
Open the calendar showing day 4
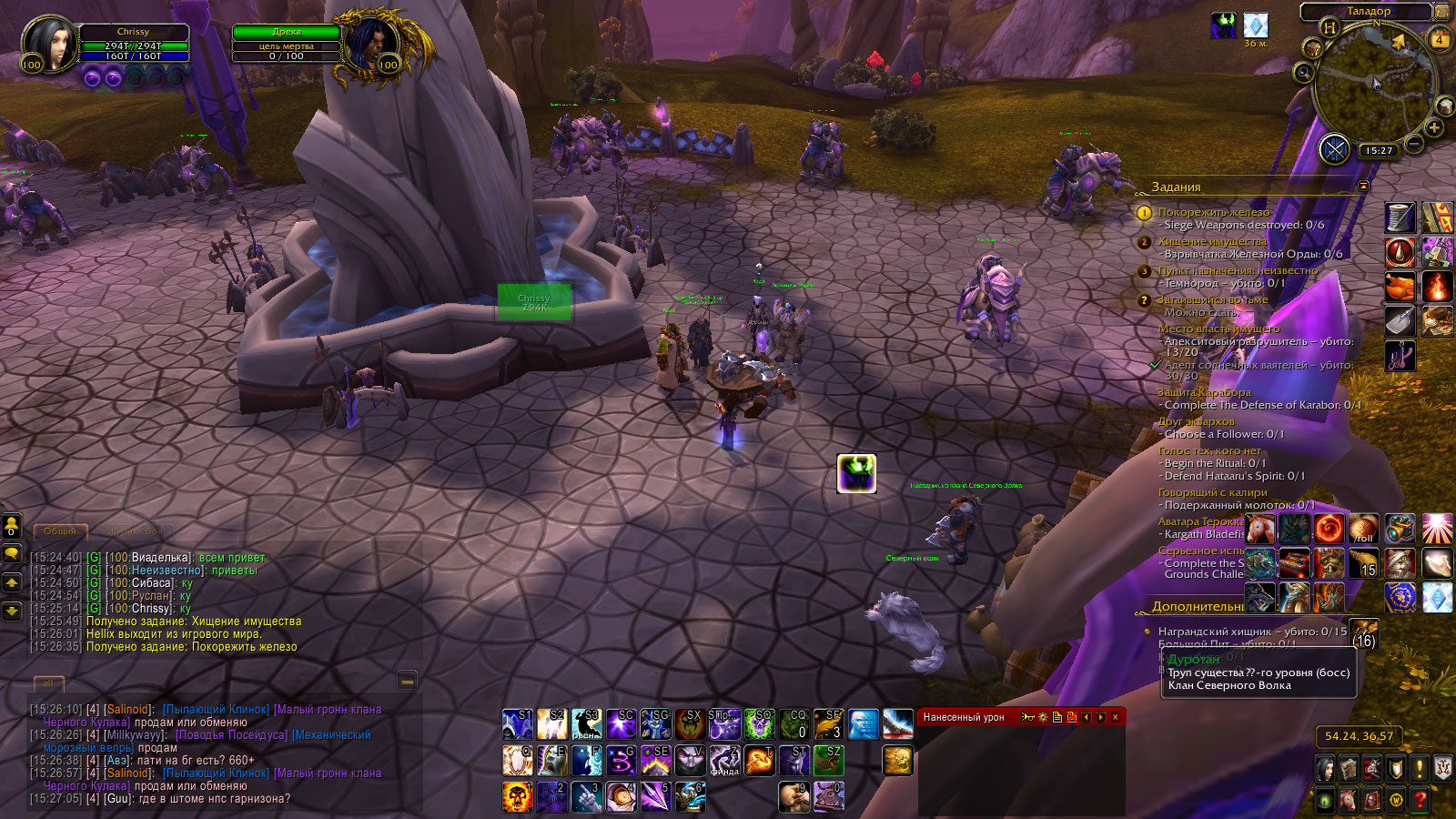pyautogui.click(x=1440, y=39)
